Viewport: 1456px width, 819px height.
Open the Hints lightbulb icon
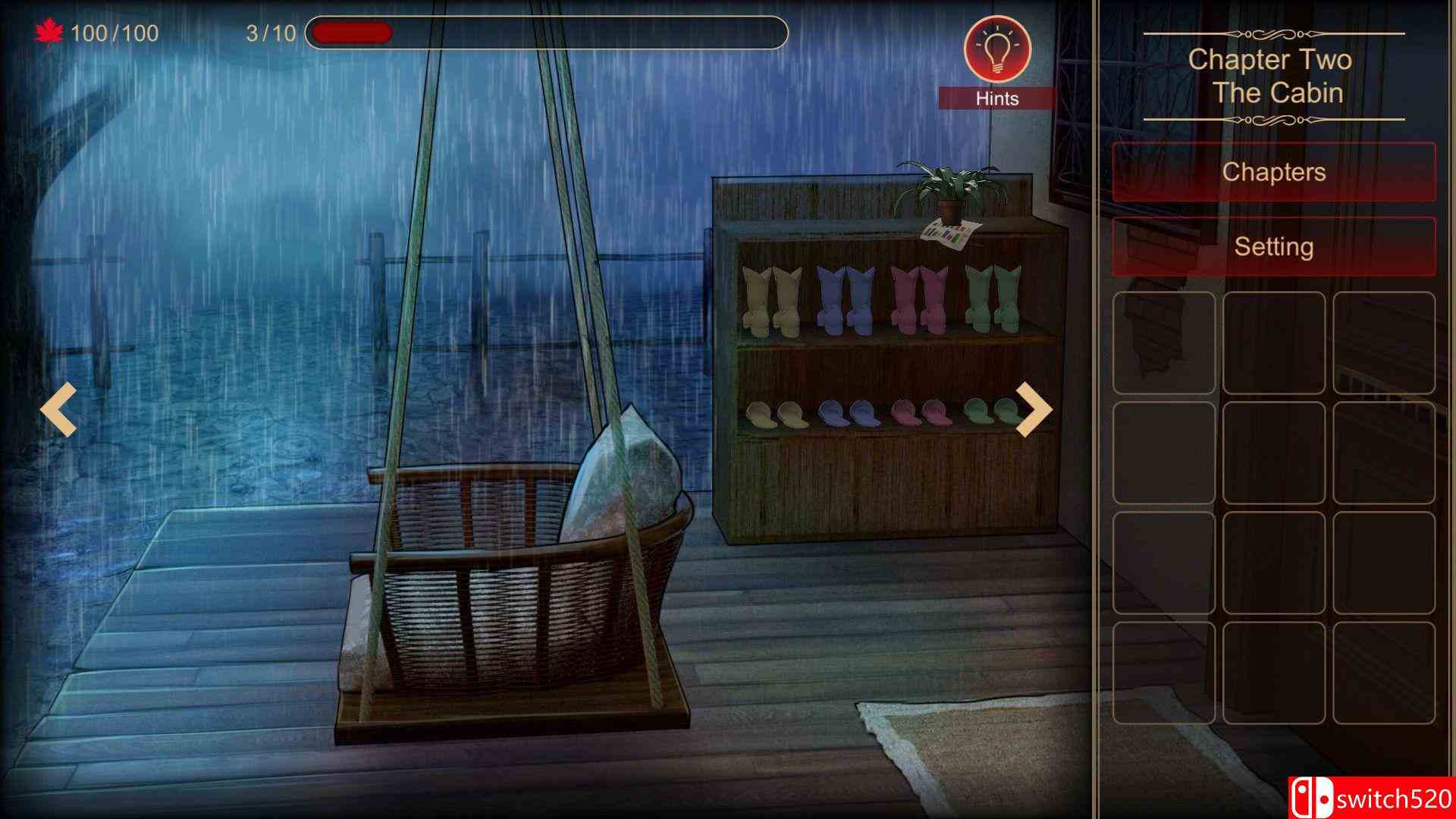(997, 47)
